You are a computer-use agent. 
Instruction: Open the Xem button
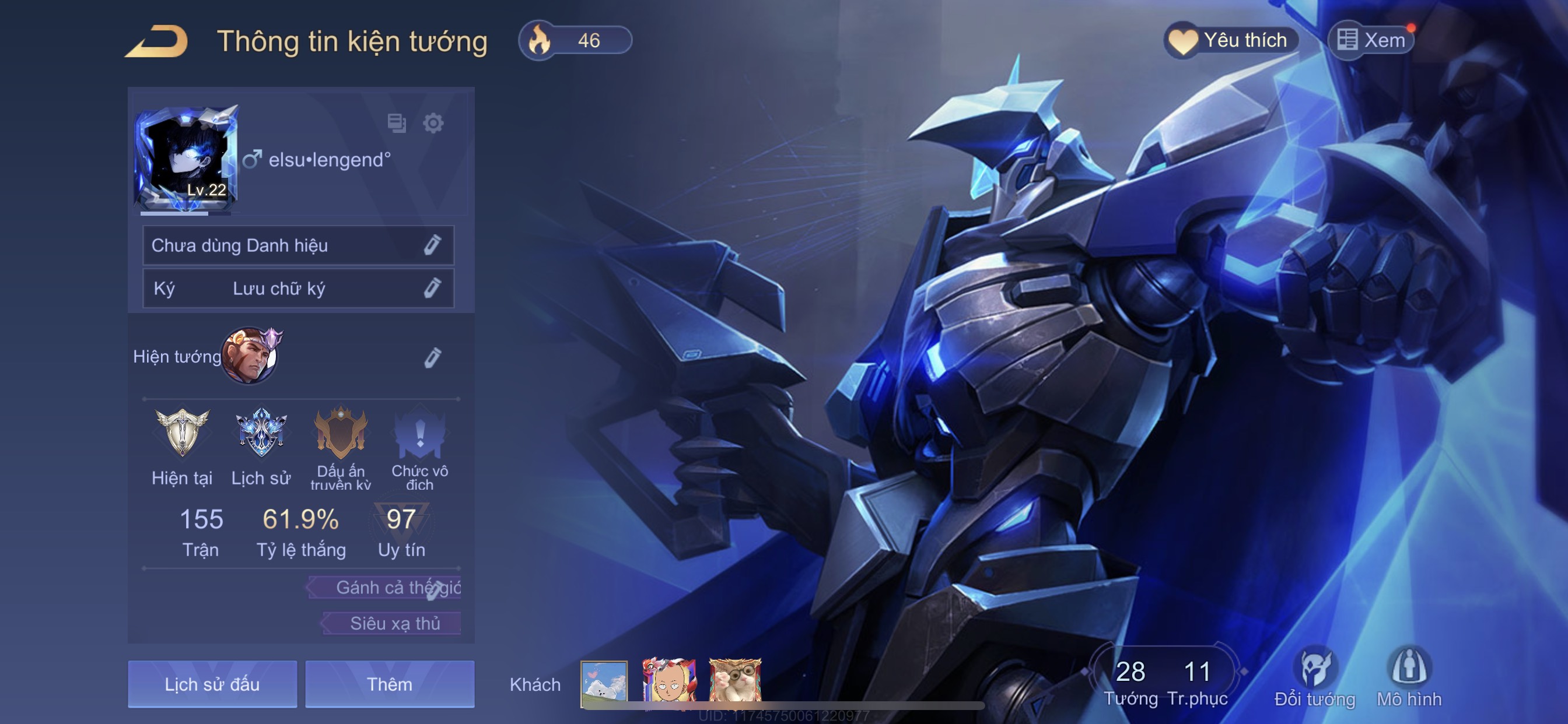pyautogui.click(x=1371, y=40)
